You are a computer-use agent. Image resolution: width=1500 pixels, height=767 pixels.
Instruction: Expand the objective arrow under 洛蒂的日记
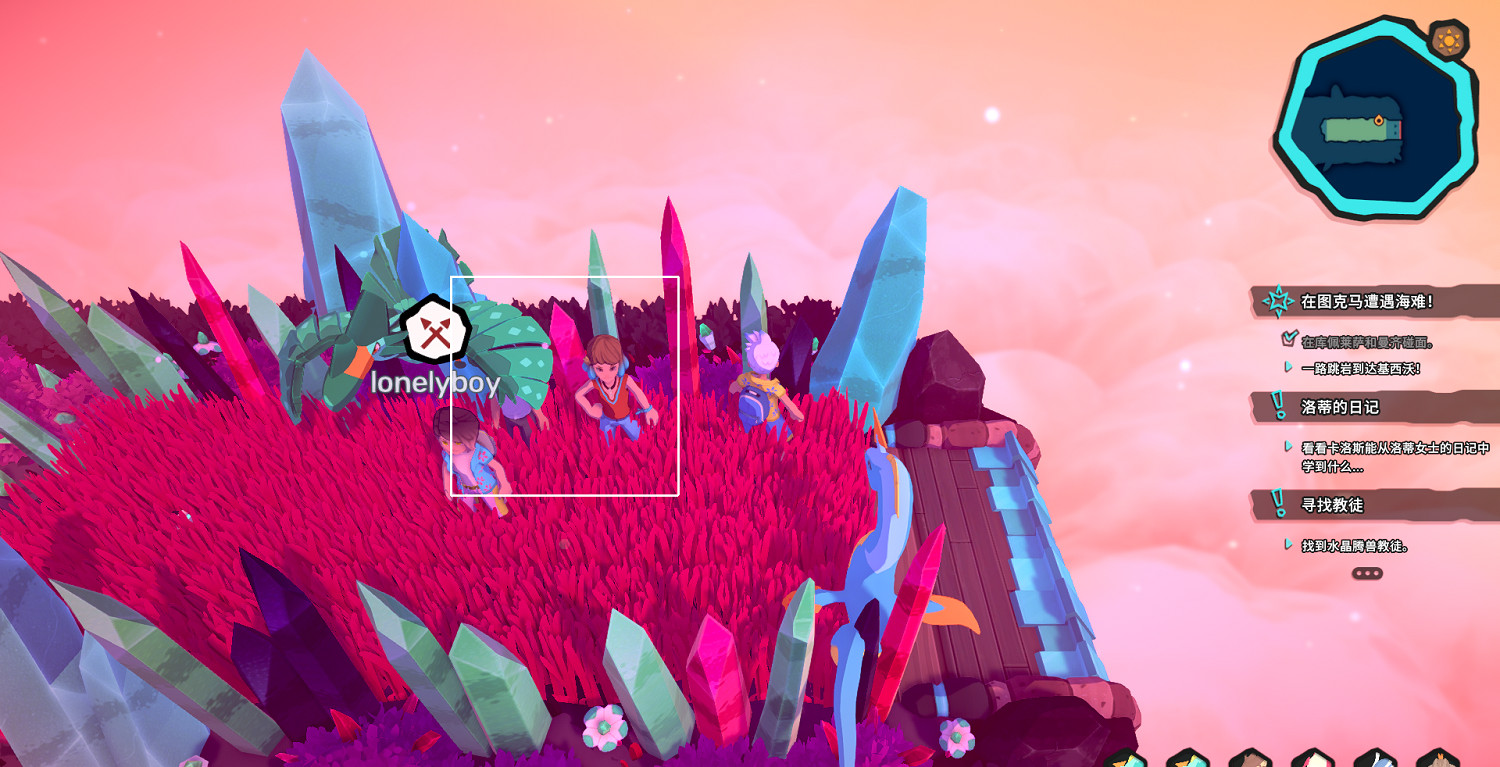(1288, 446)
